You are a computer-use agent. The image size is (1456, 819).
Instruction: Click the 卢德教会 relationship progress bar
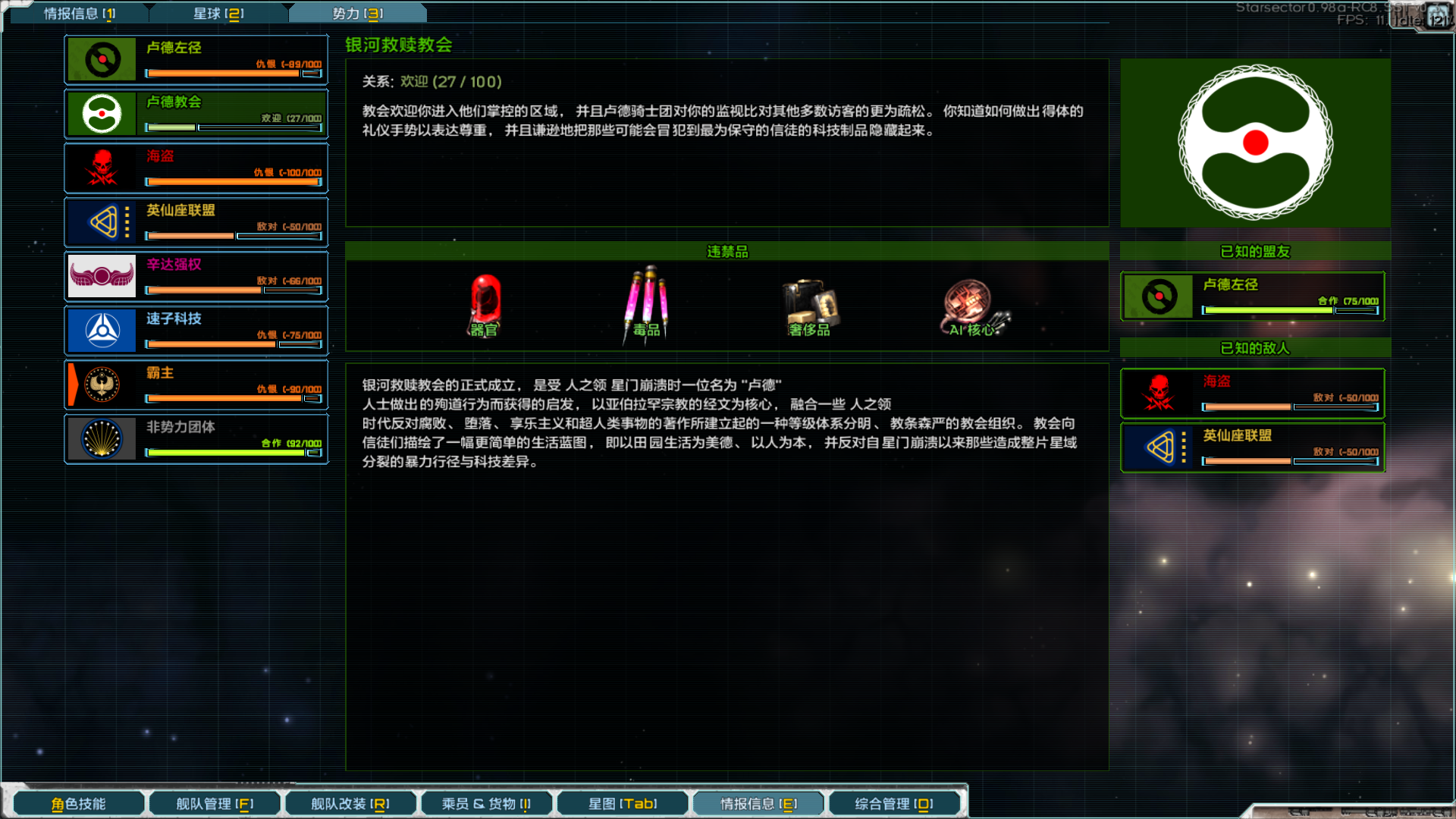click(x=233, y=127)
